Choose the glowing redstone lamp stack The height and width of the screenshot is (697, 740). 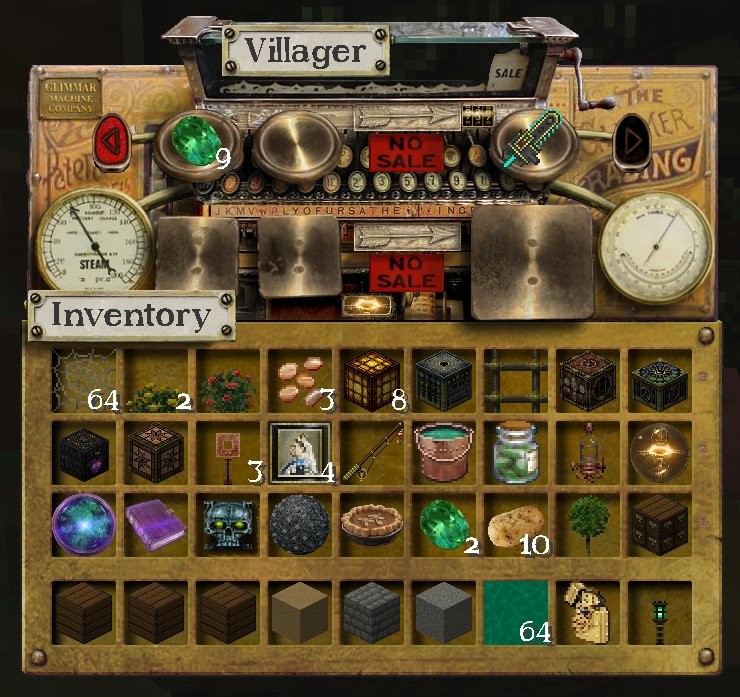point(373,380)
